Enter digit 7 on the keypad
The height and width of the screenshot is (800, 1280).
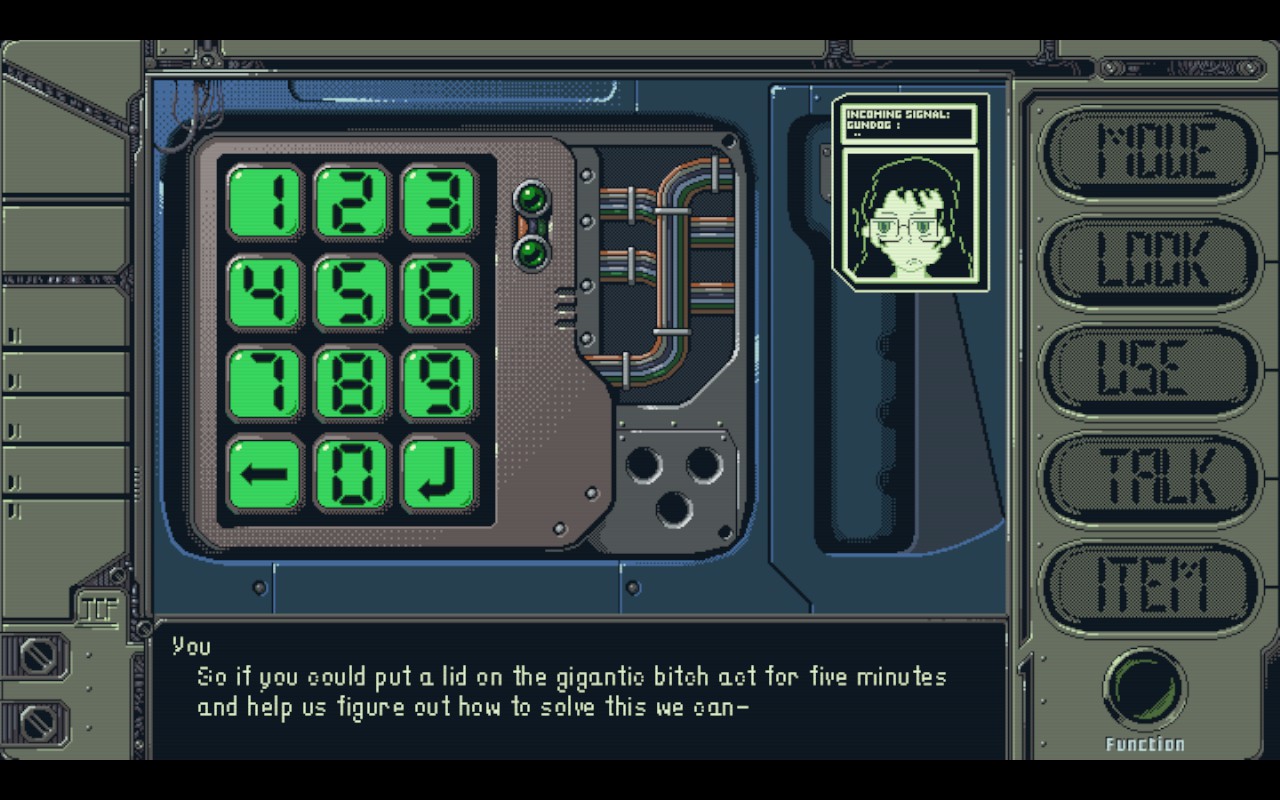(265, 383)
